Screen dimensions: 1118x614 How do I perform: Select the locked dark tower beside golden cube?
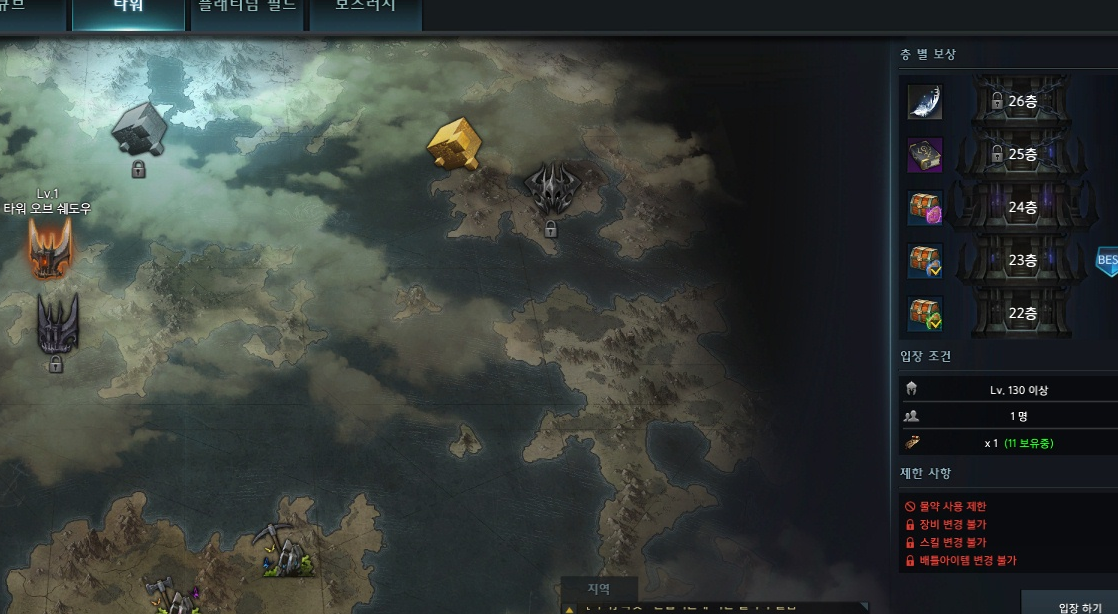point(550,190)
